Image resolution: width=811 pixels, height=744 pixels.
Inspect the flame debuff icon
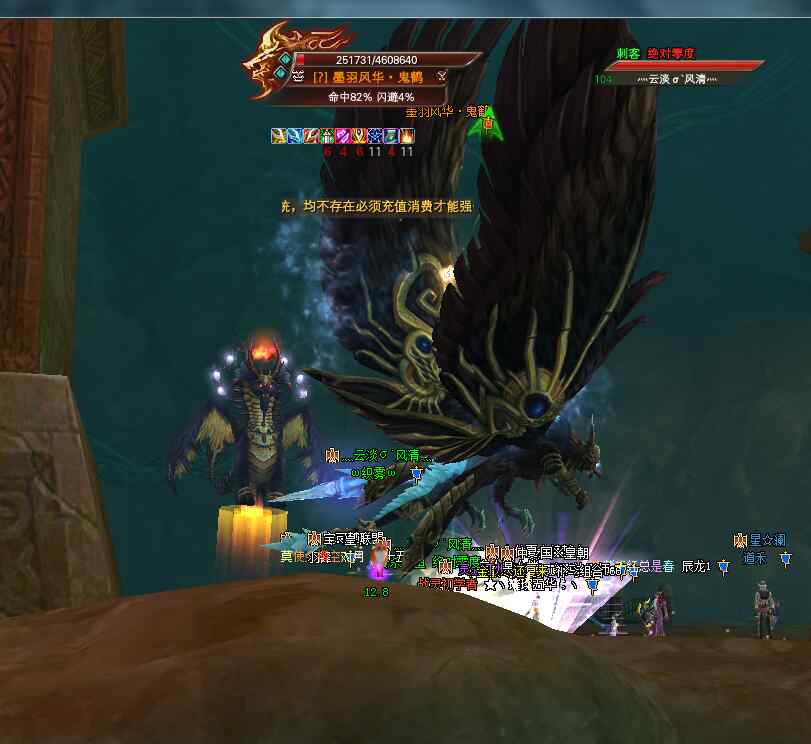407,136
